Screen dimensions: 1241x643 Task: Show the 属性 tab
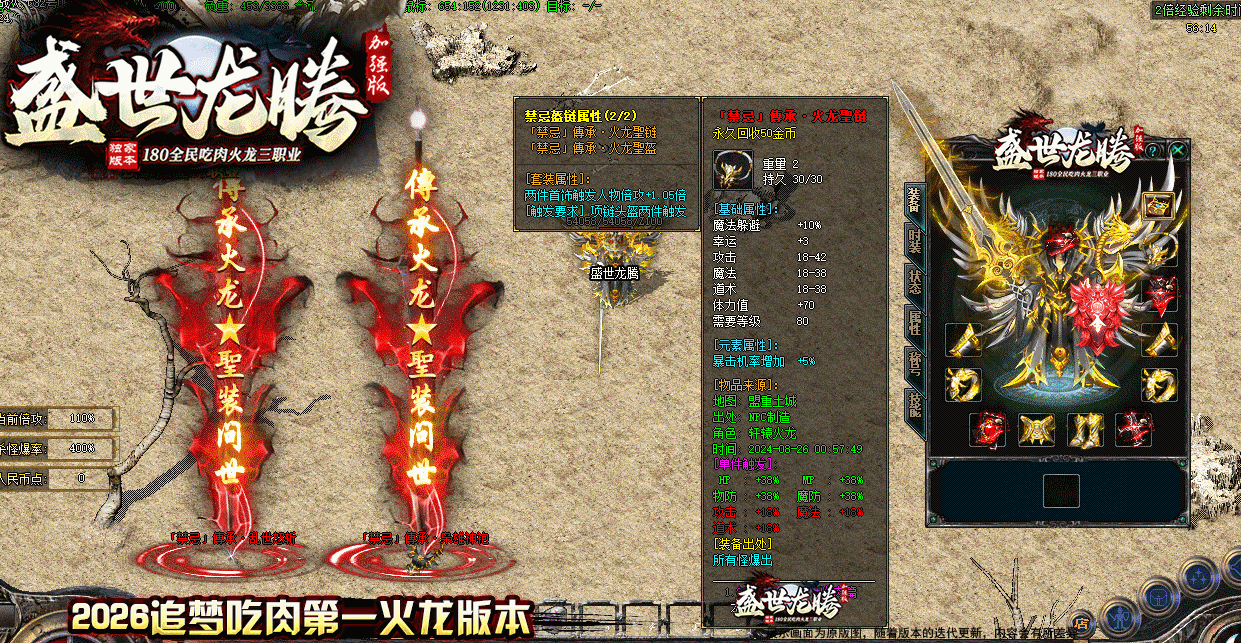914,322
